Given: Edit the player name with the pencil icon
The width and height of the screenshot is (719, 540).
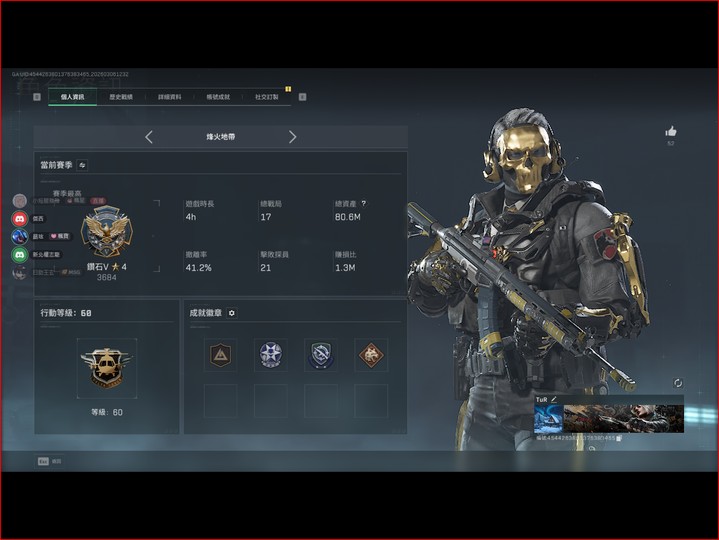Looking at the screenshot, I should [553, 399].
